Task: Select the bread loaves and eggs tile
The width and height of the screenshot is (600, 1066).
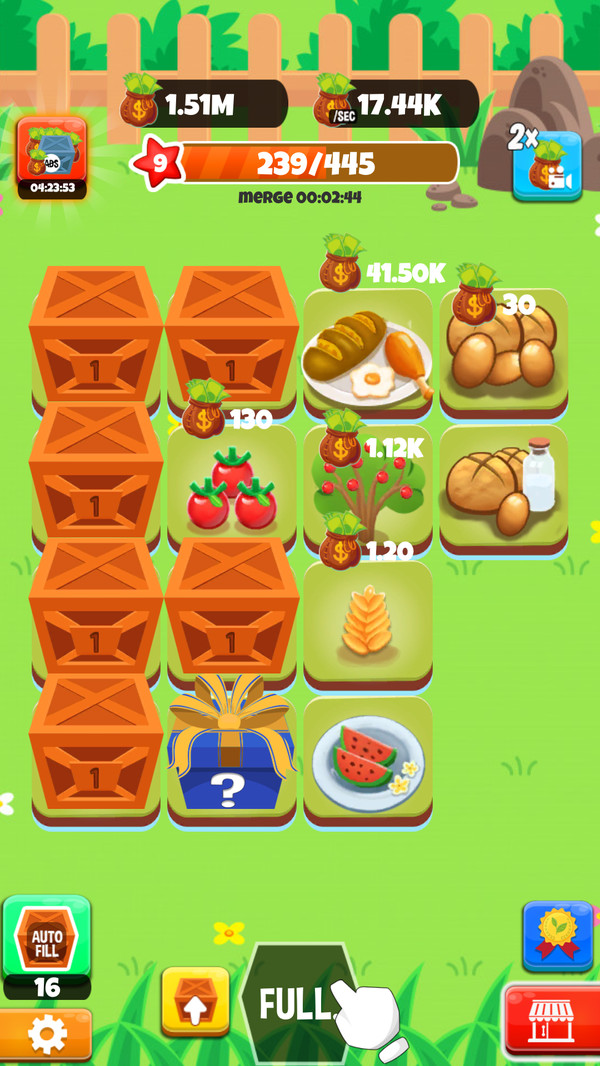Action: 504,352
